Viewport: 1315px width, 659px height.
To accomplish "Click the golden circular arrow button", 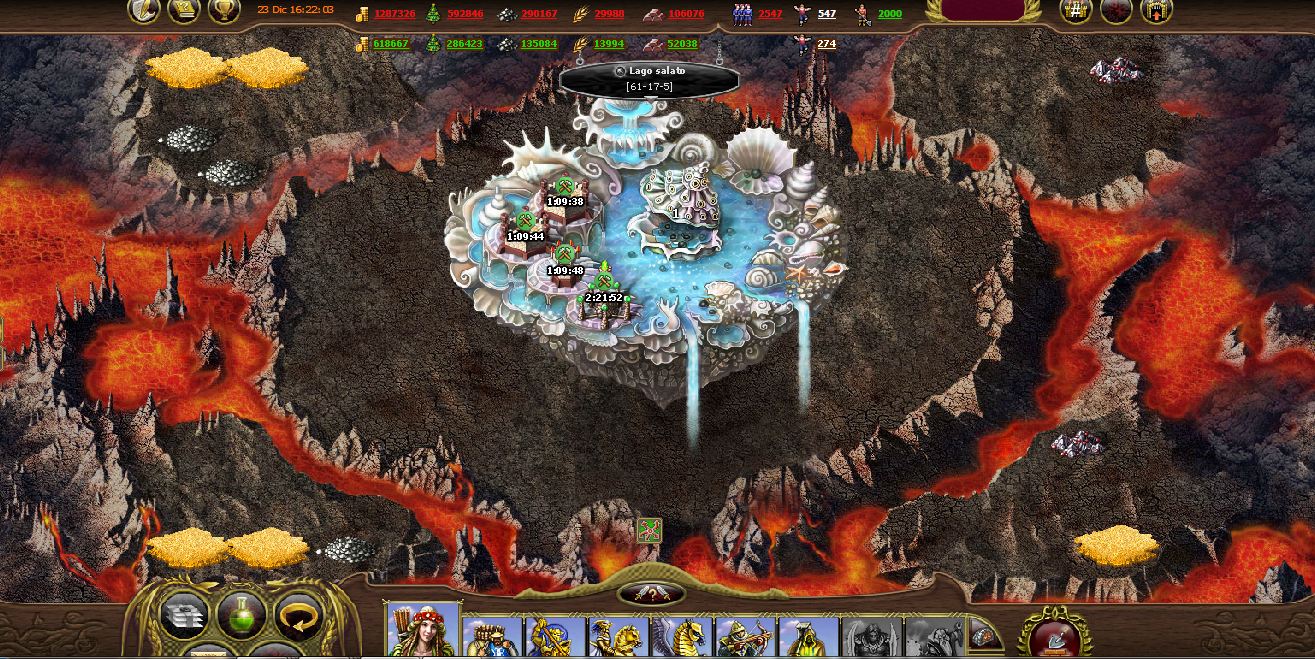I will point(297,615).
